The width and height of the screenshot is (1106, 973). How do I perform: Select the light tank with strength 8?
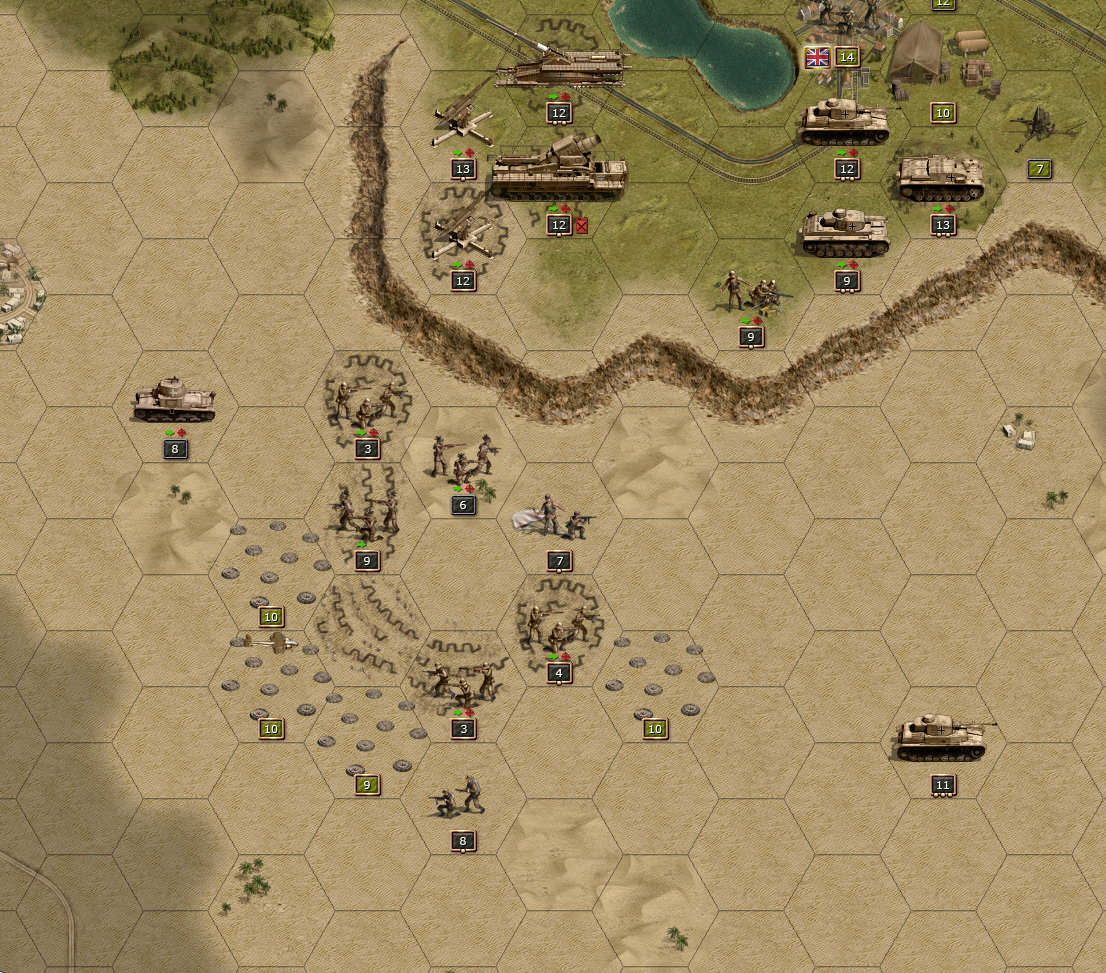(175, 400)
